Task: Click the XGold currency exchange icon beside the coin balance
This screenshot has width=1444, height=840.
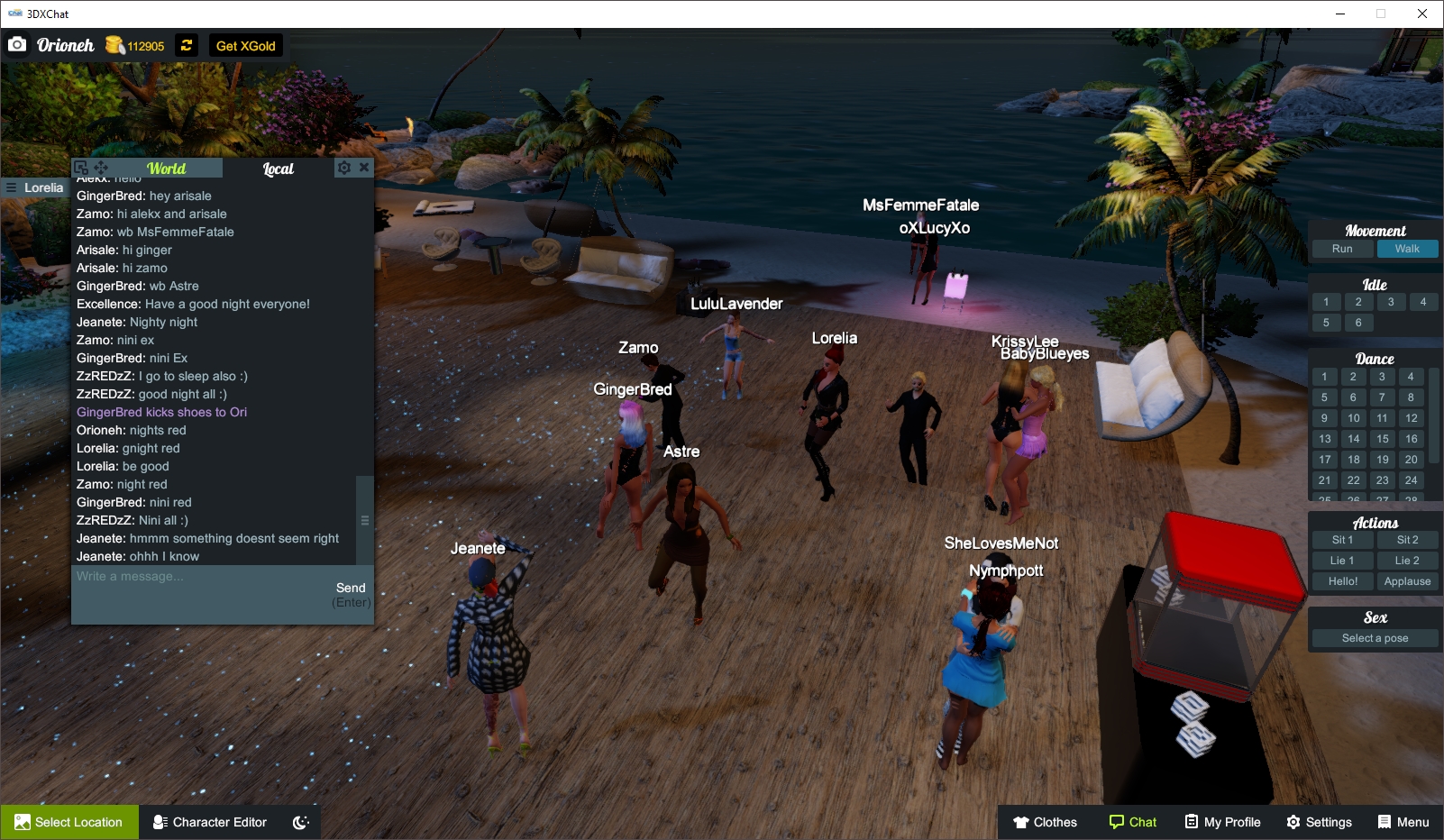Action: 186,45
